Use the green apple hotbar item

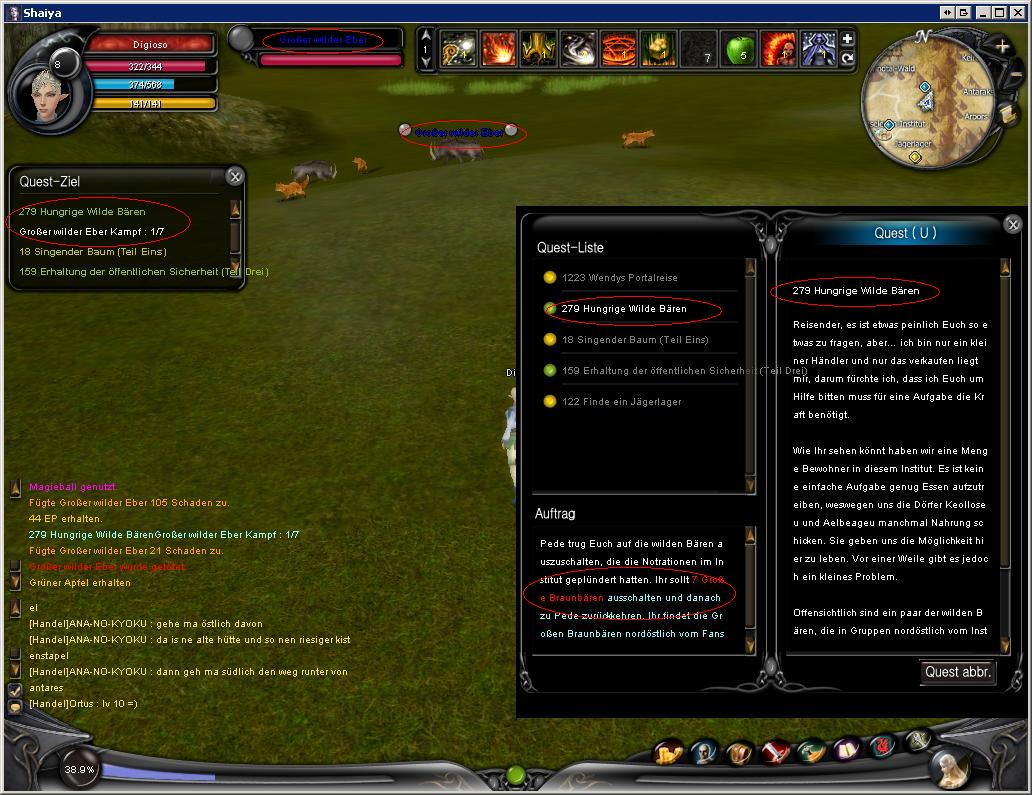[738, 49]
